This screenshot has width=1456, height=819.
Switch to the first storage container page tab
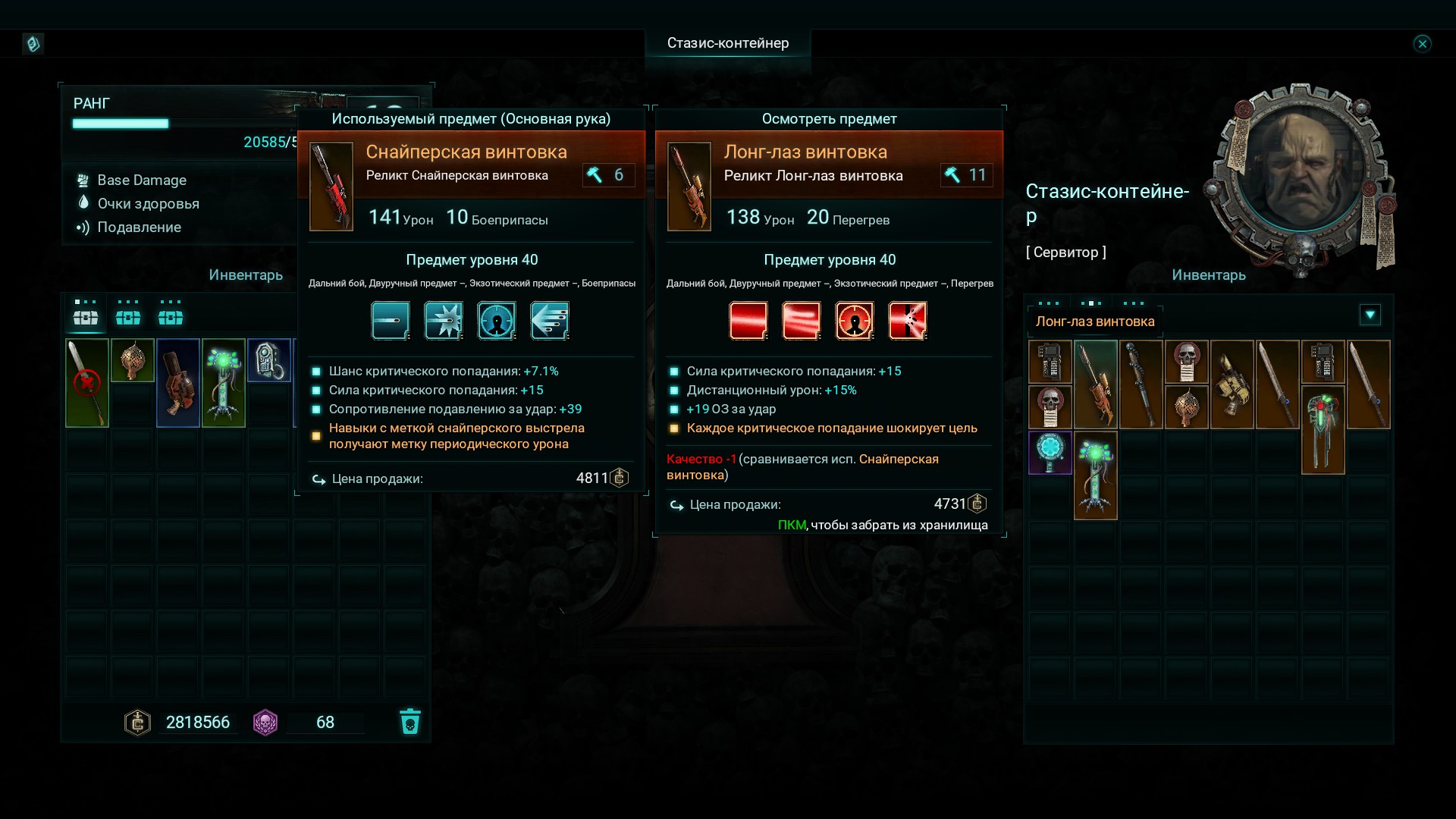pos(1049,303)
